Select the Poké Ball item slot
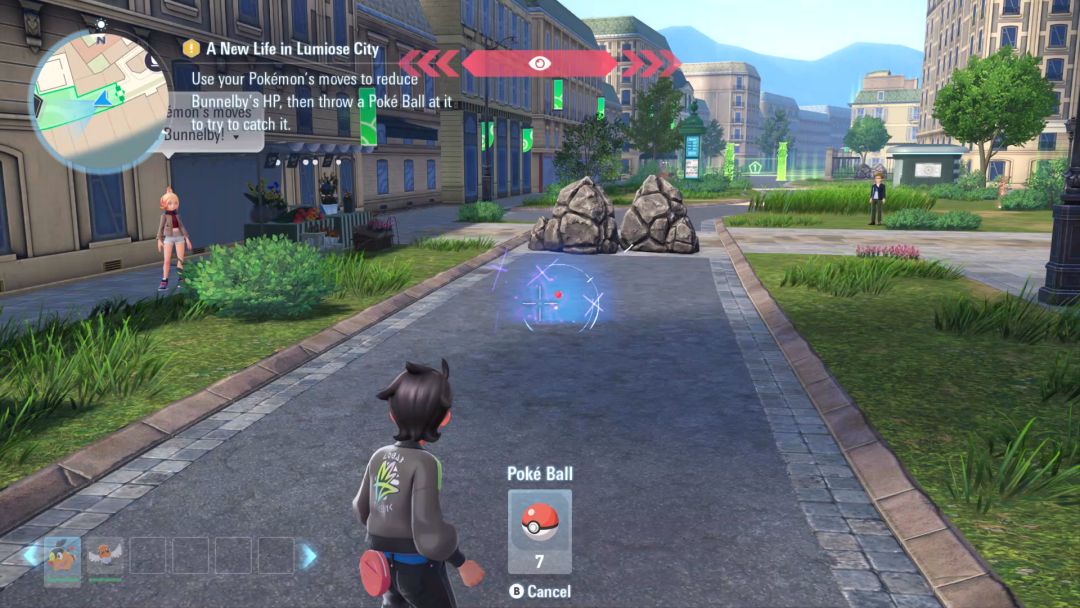This screenshot has width=1080, height=608. 540,530
